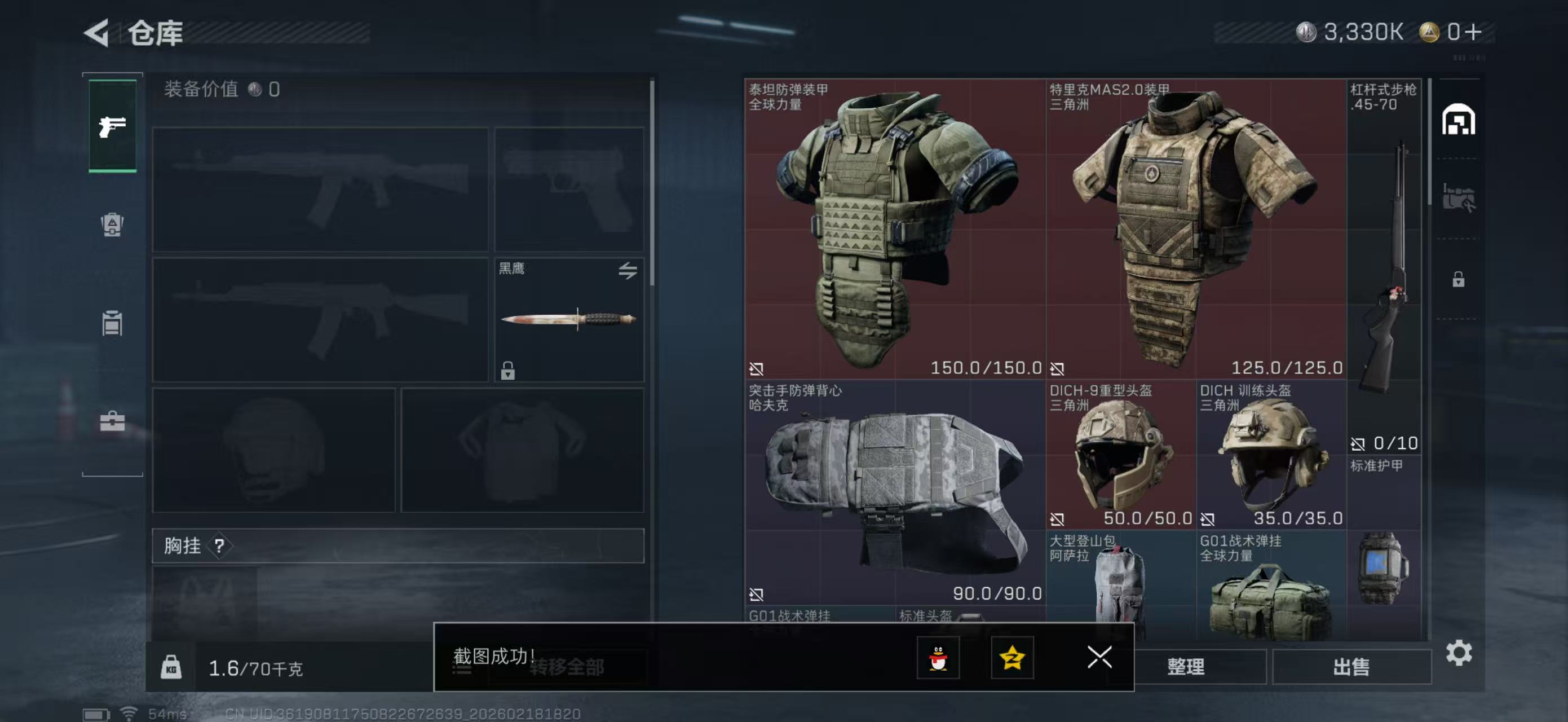Open the chest rig help question mark

[x=220, y=546]
